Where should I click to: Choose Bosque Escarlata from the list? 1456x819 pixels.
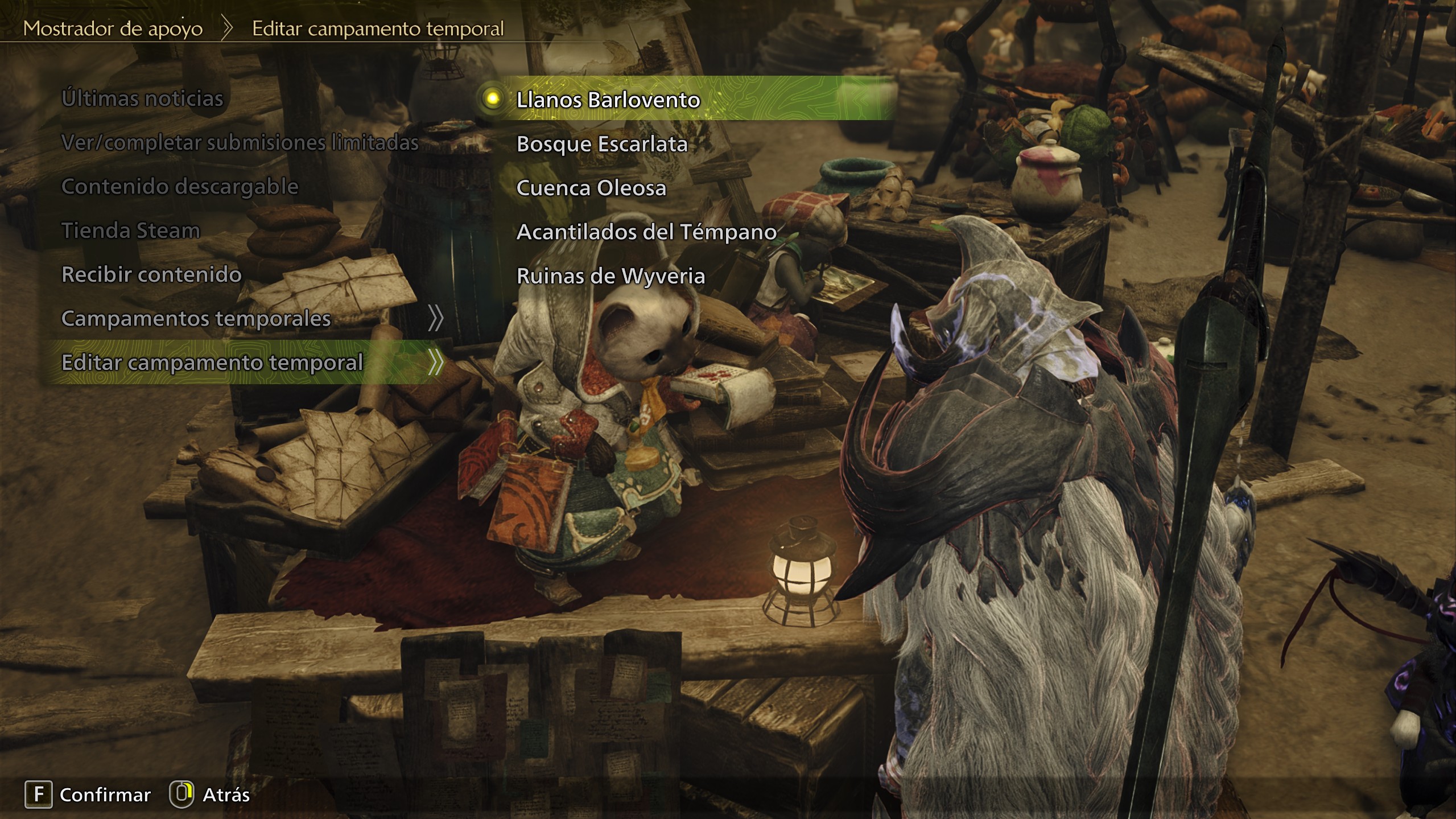click(x=601, y=144)
